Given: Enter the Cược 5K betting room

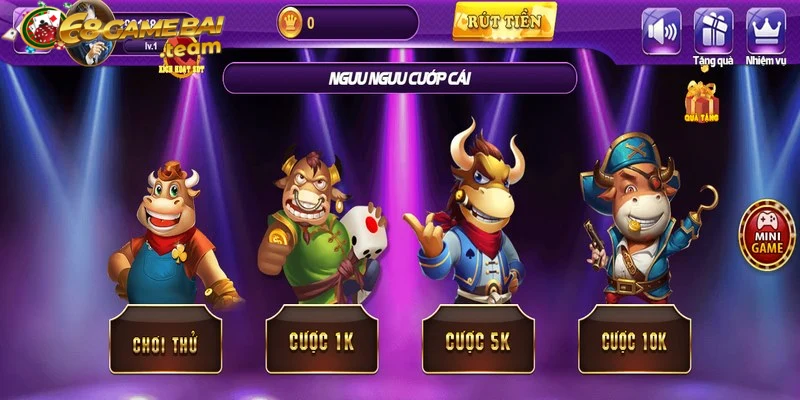Looking at the screenshot, I should (478, 340).
